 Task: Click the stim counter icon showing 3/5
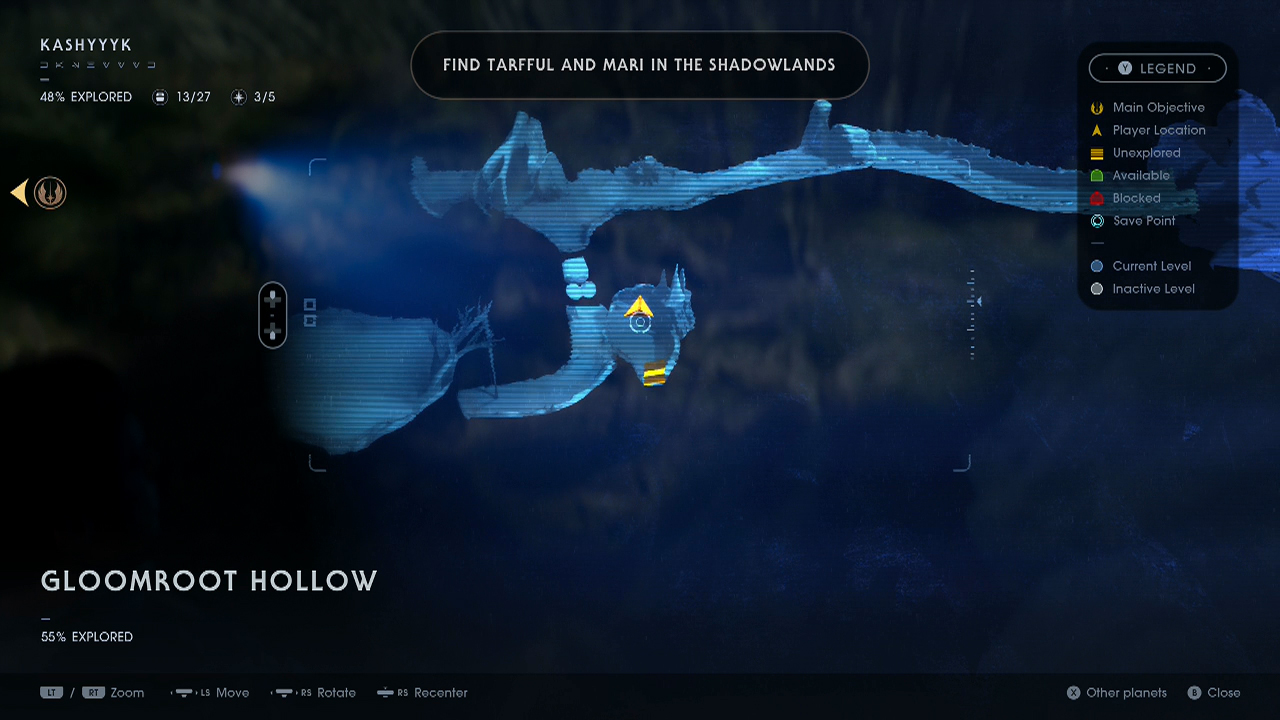click(238, 97)
